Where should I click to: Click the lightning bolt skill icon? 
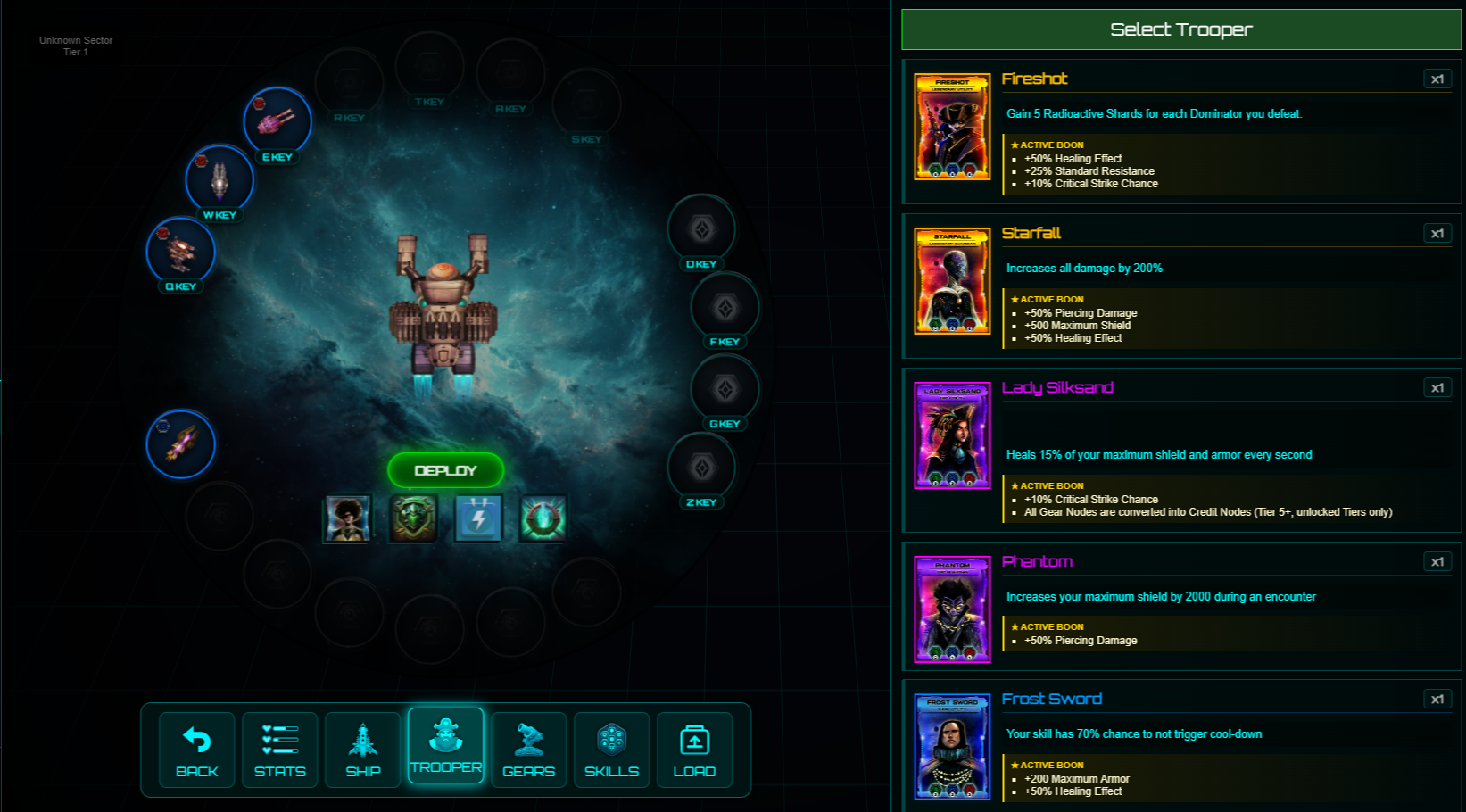click(479, 518)
